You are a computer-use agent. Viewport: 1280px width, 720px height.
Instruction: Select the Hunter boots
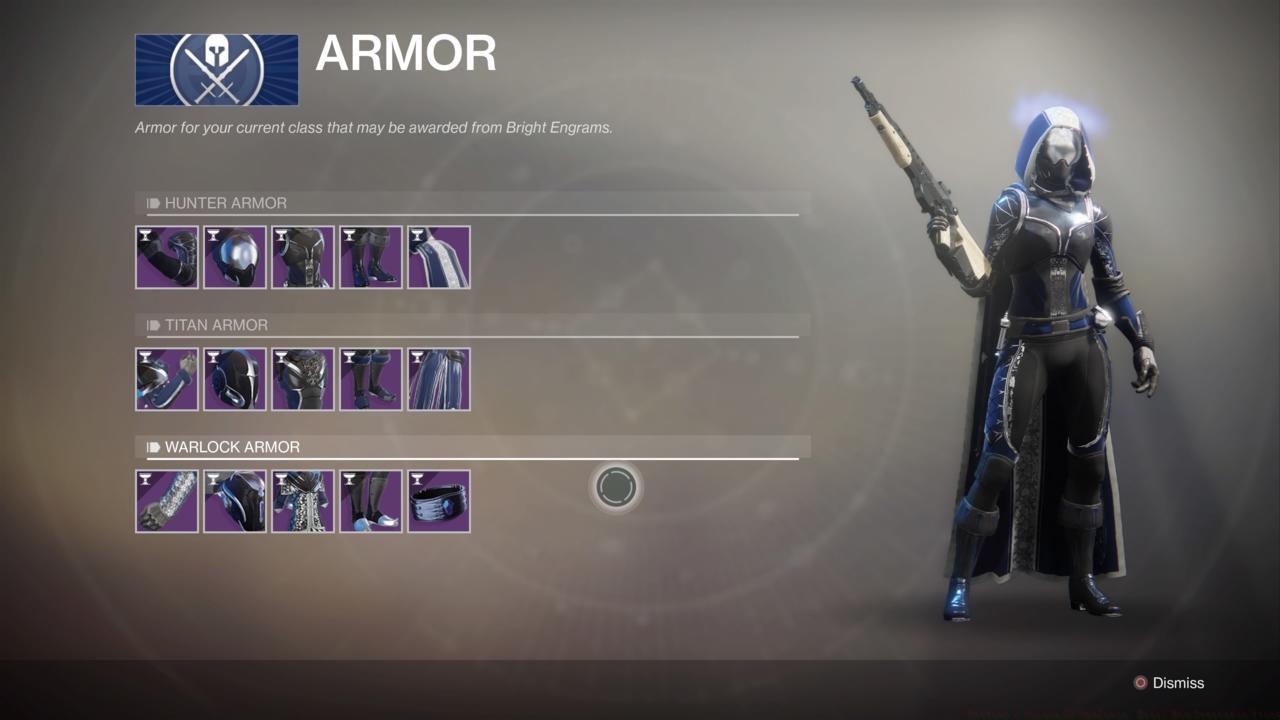[370, 257]
